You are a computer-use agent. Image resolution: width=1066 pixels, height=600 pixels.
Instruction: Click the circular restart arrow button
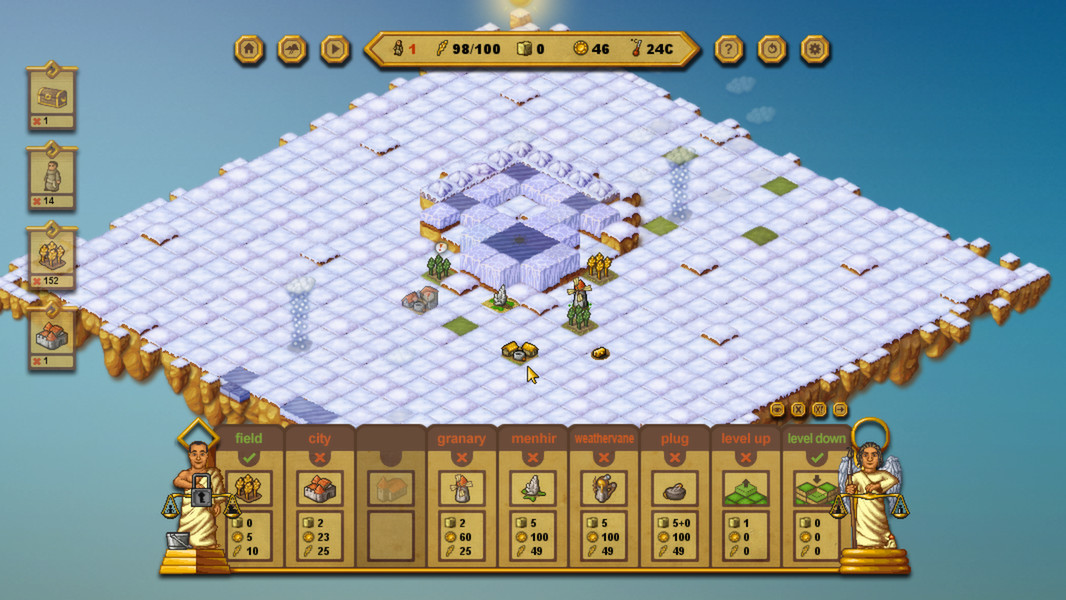click(x=772, y=49)
